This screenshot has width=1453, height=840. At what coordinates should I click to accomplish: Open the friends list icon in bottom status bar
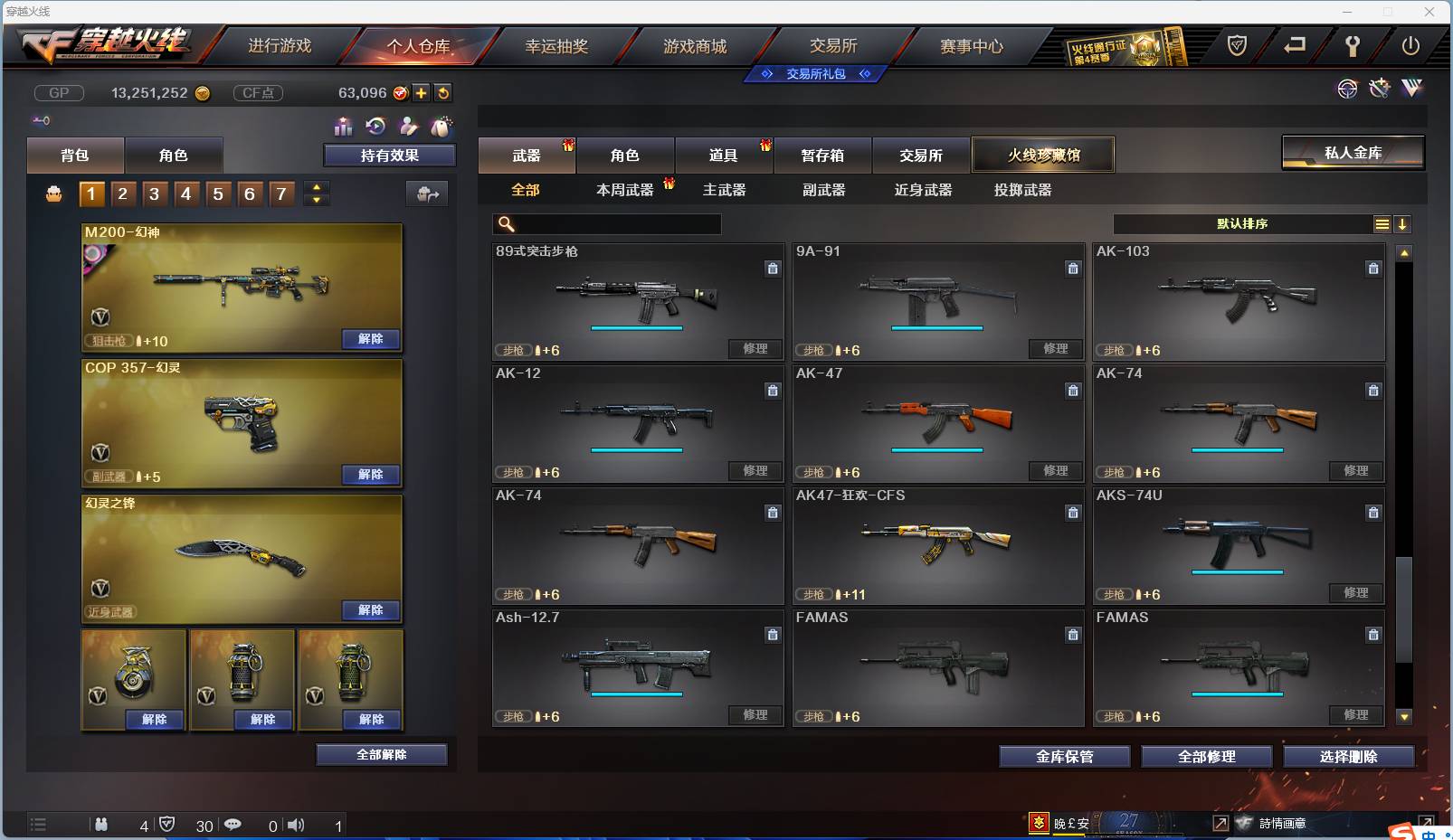(102, 825)
